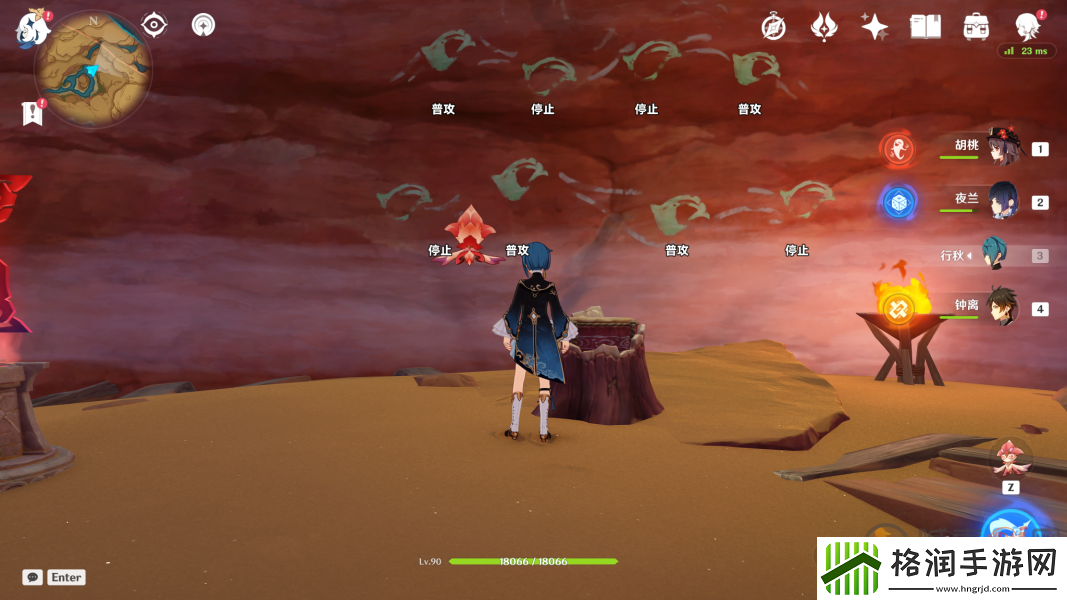Open the circular minimap
The height and width of the screenshot is (600, 1067).
click(93, 68)
